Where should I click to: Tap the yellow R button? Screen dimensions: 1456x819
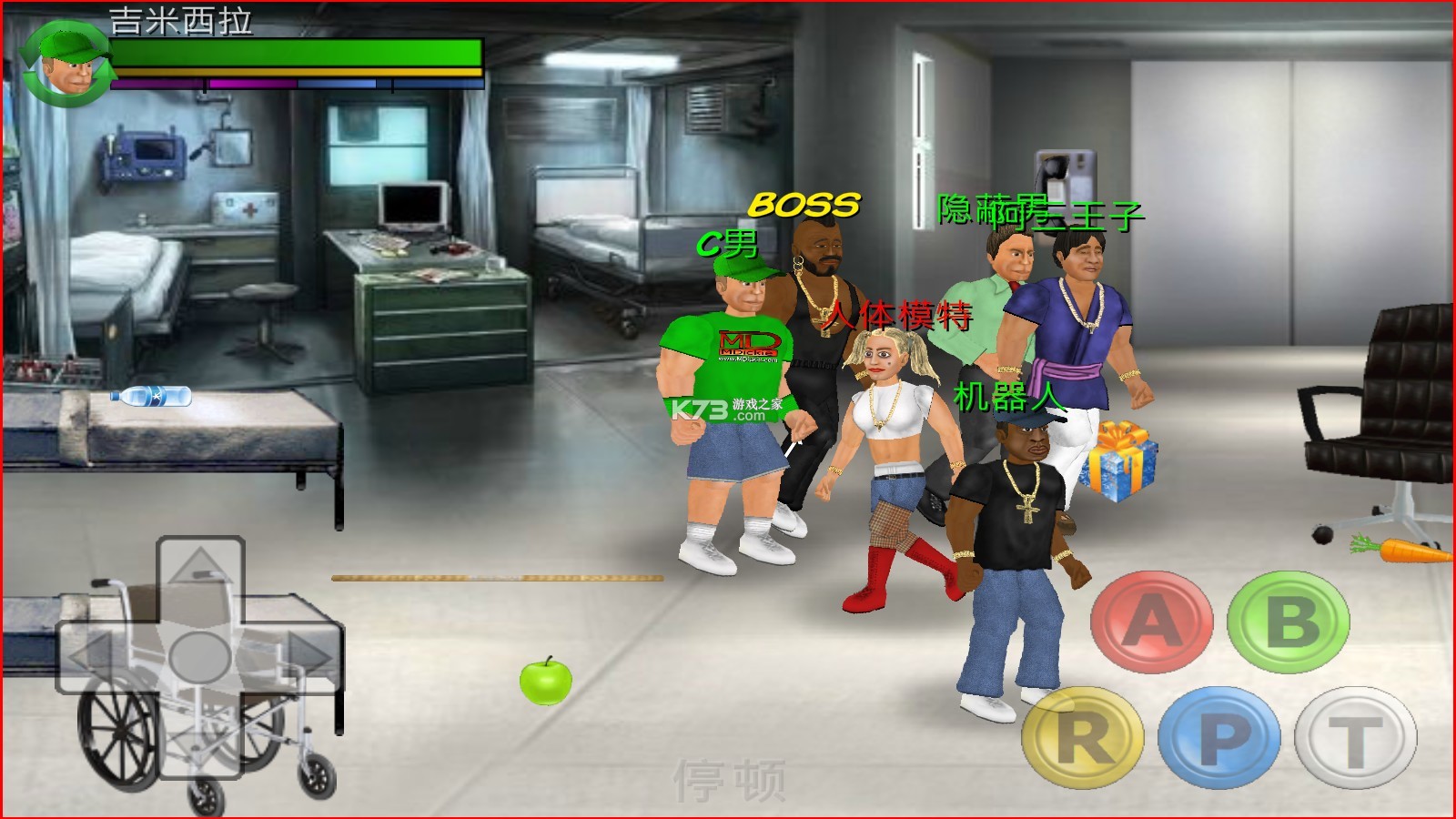pos(1083,737)
